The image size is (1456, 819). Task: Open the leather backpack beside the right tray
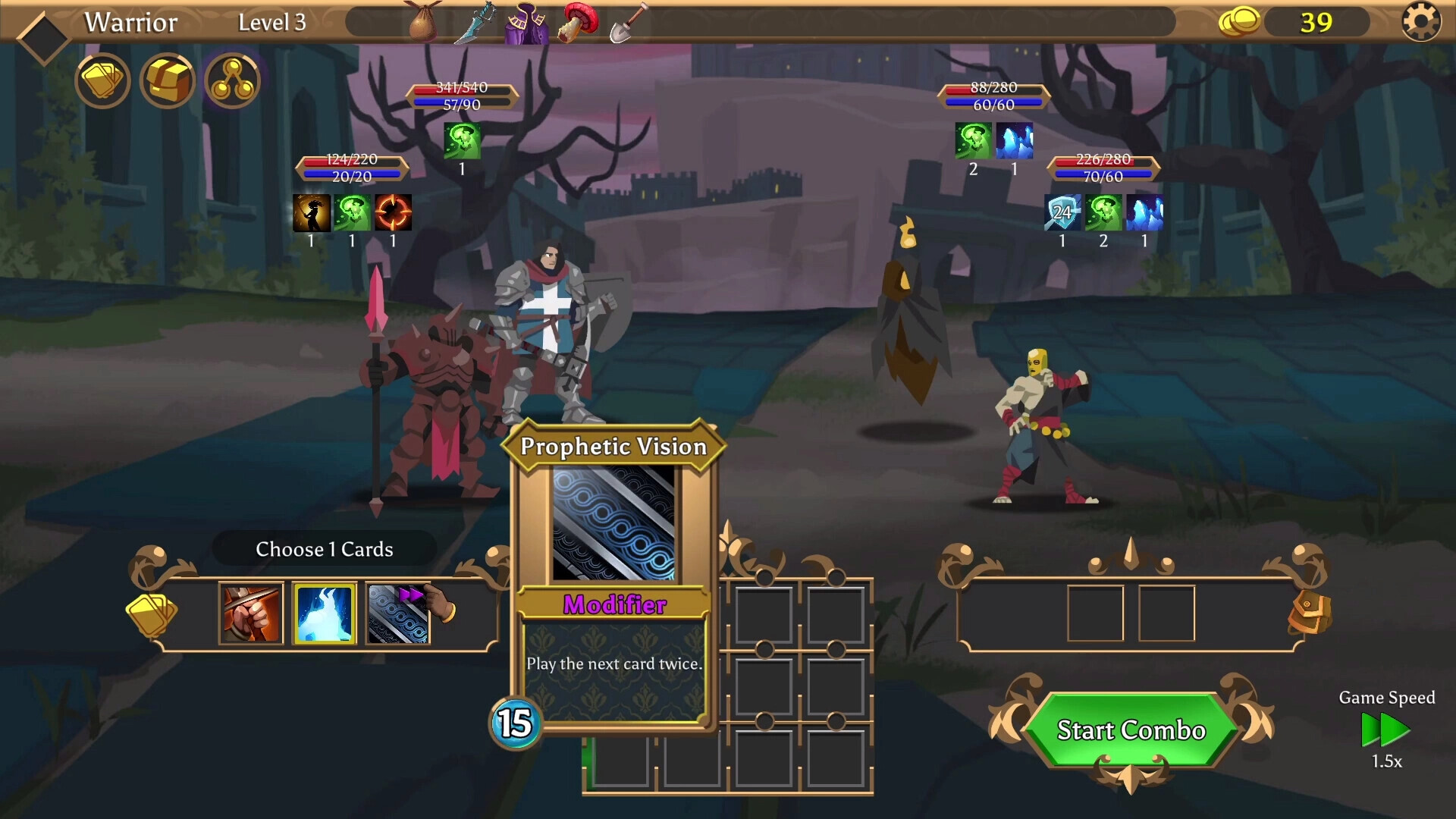pyautogui.click(x=1310, y=613)
